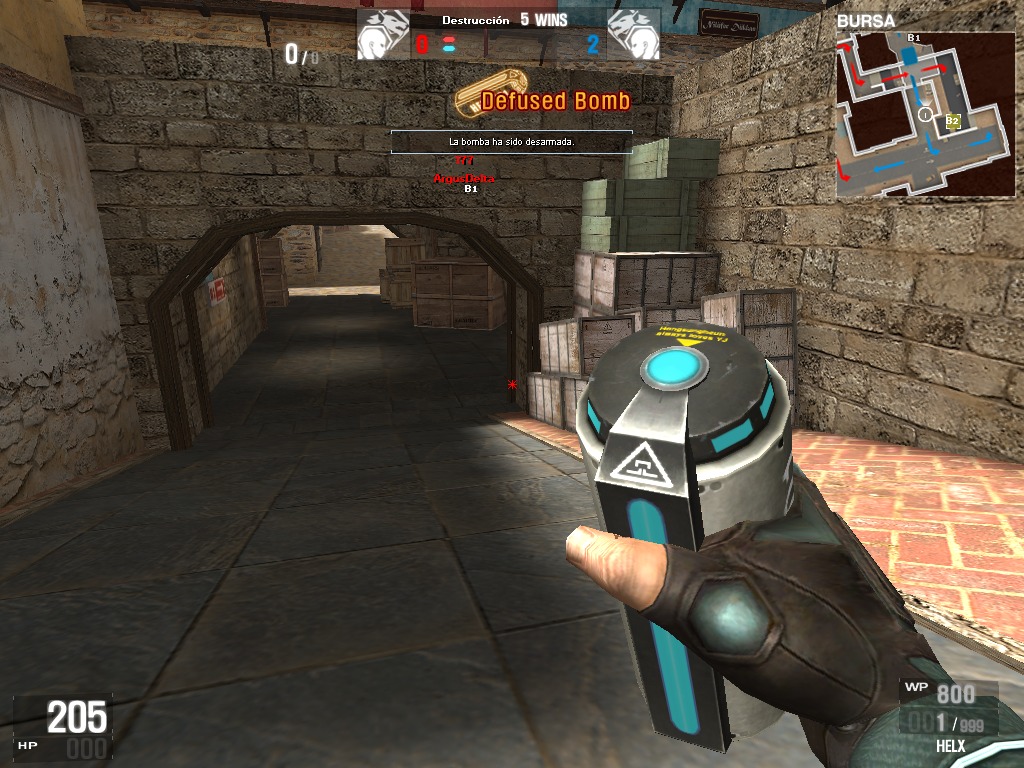Click the white player position marker on minimap
The image size is (1024, 768).
pos(925,116)
